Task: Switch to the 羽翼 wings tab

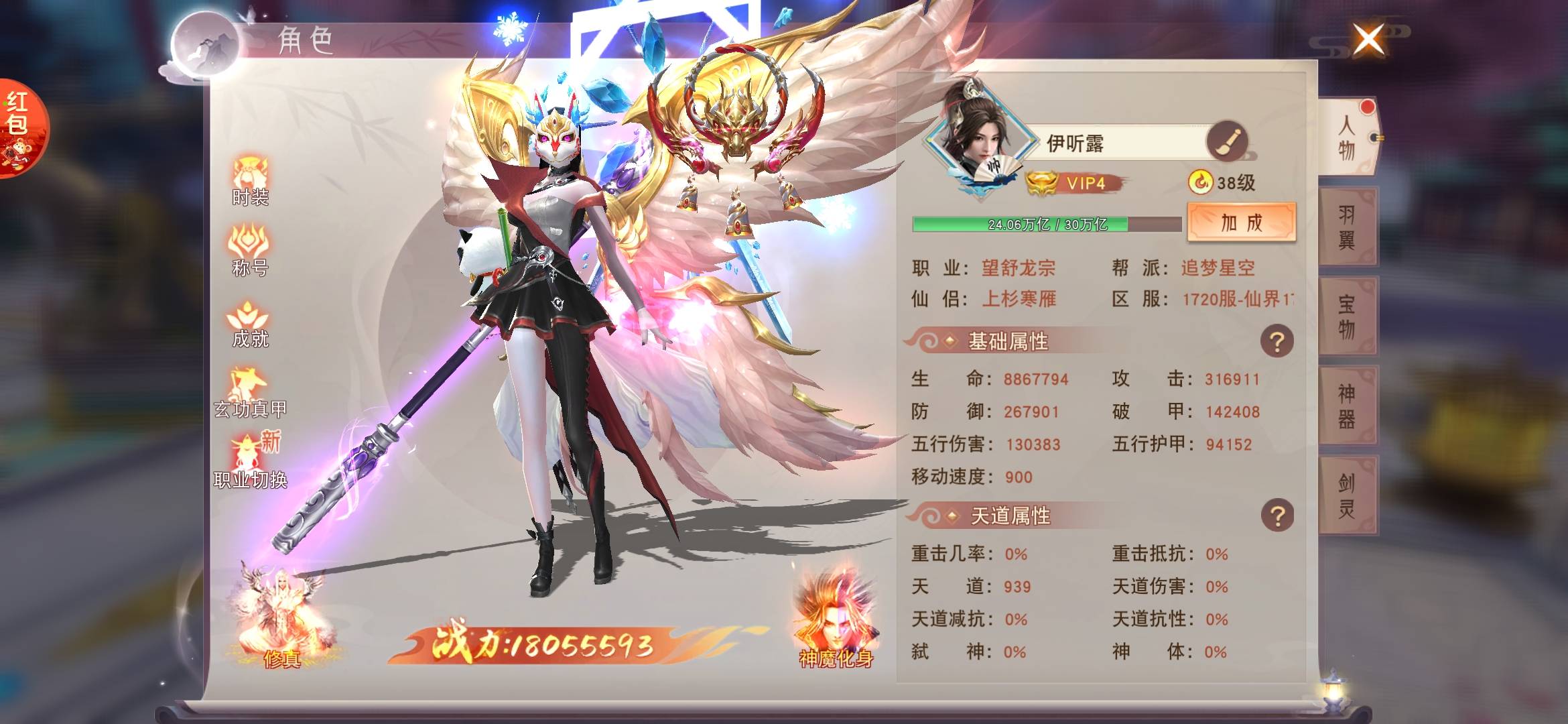Action: click(x=1347, y=227)
